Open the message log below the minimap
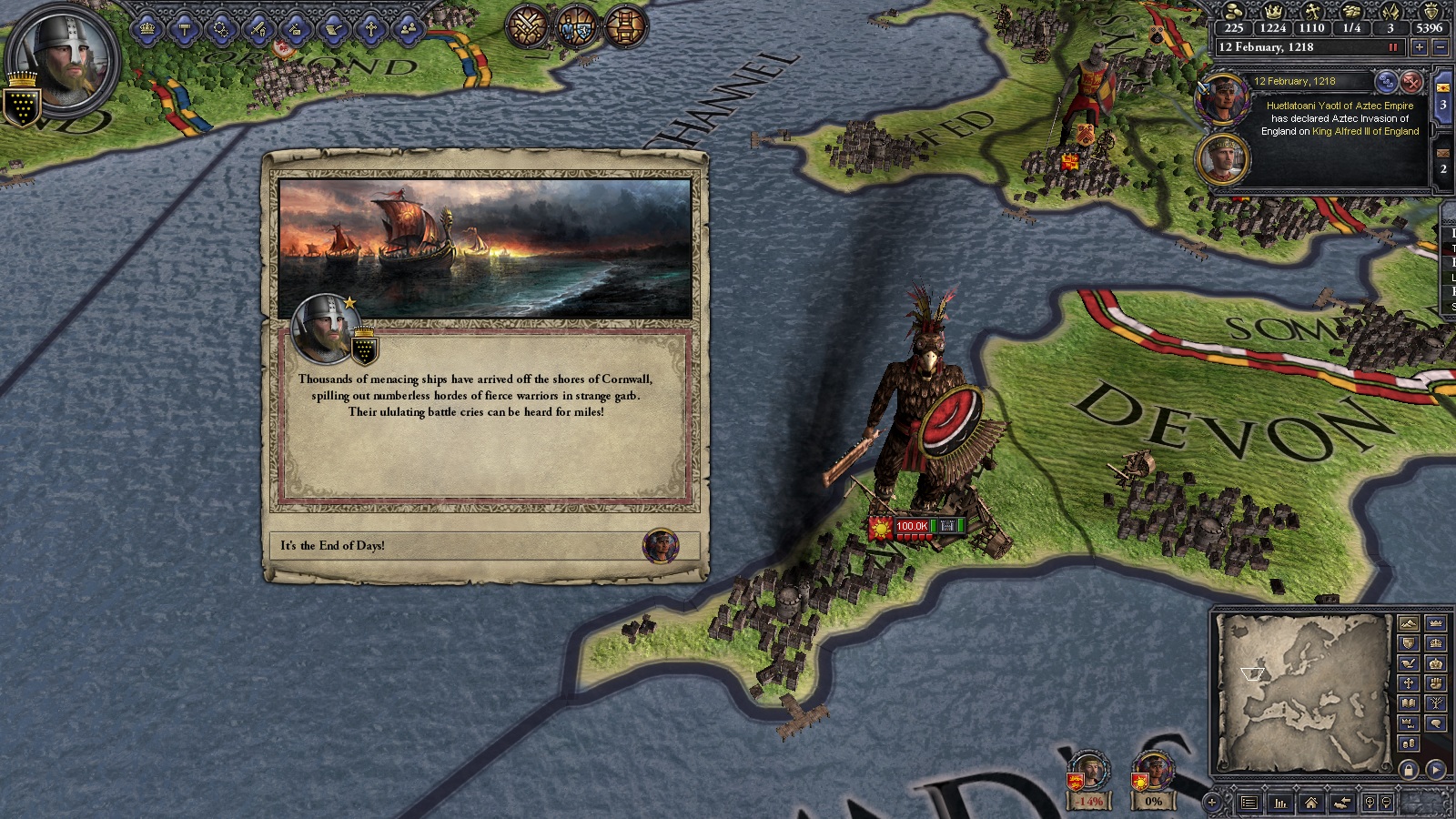 pos(1249,803)
